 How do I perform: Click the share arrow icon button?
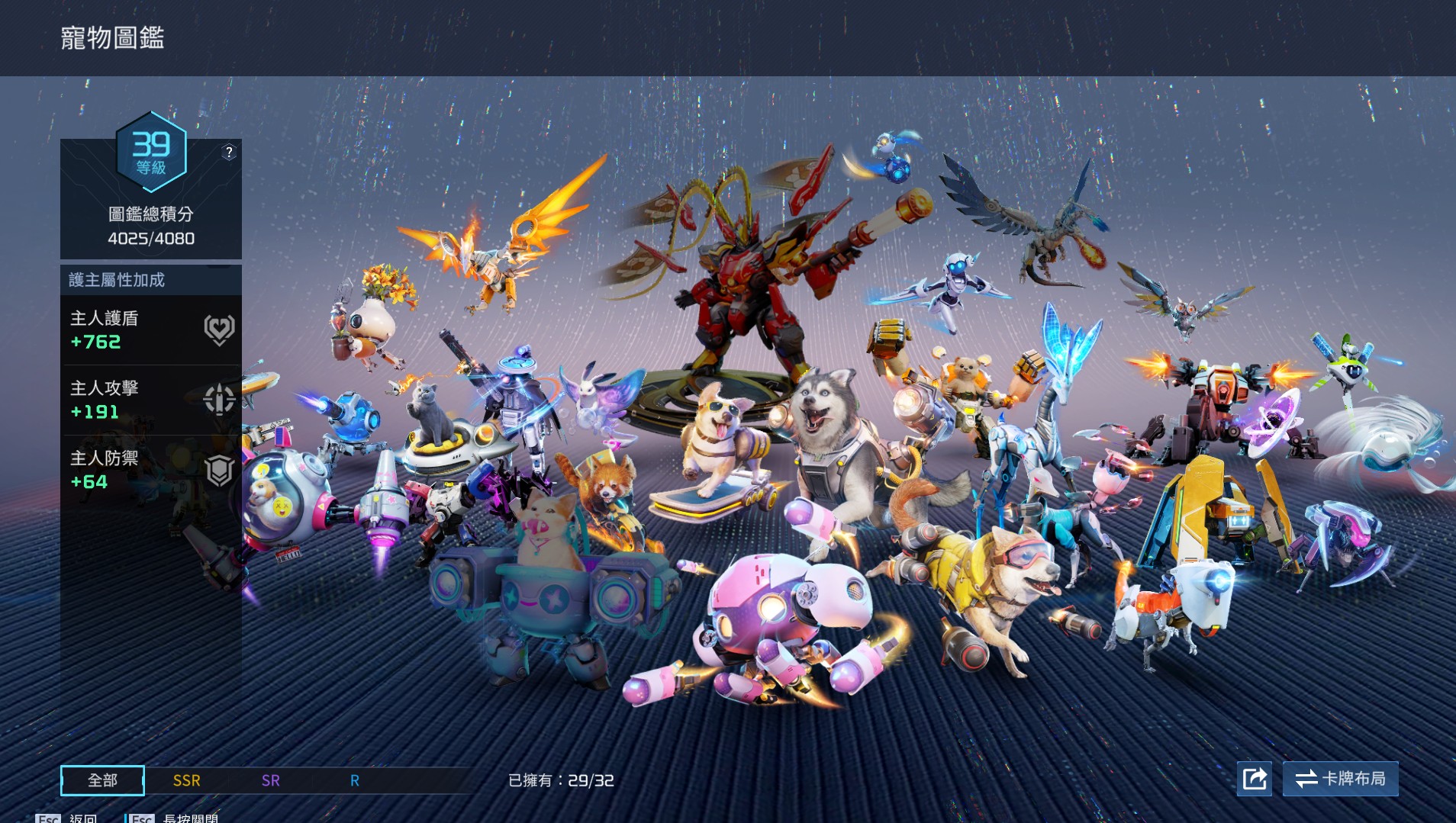click(x=1255, y=779)
